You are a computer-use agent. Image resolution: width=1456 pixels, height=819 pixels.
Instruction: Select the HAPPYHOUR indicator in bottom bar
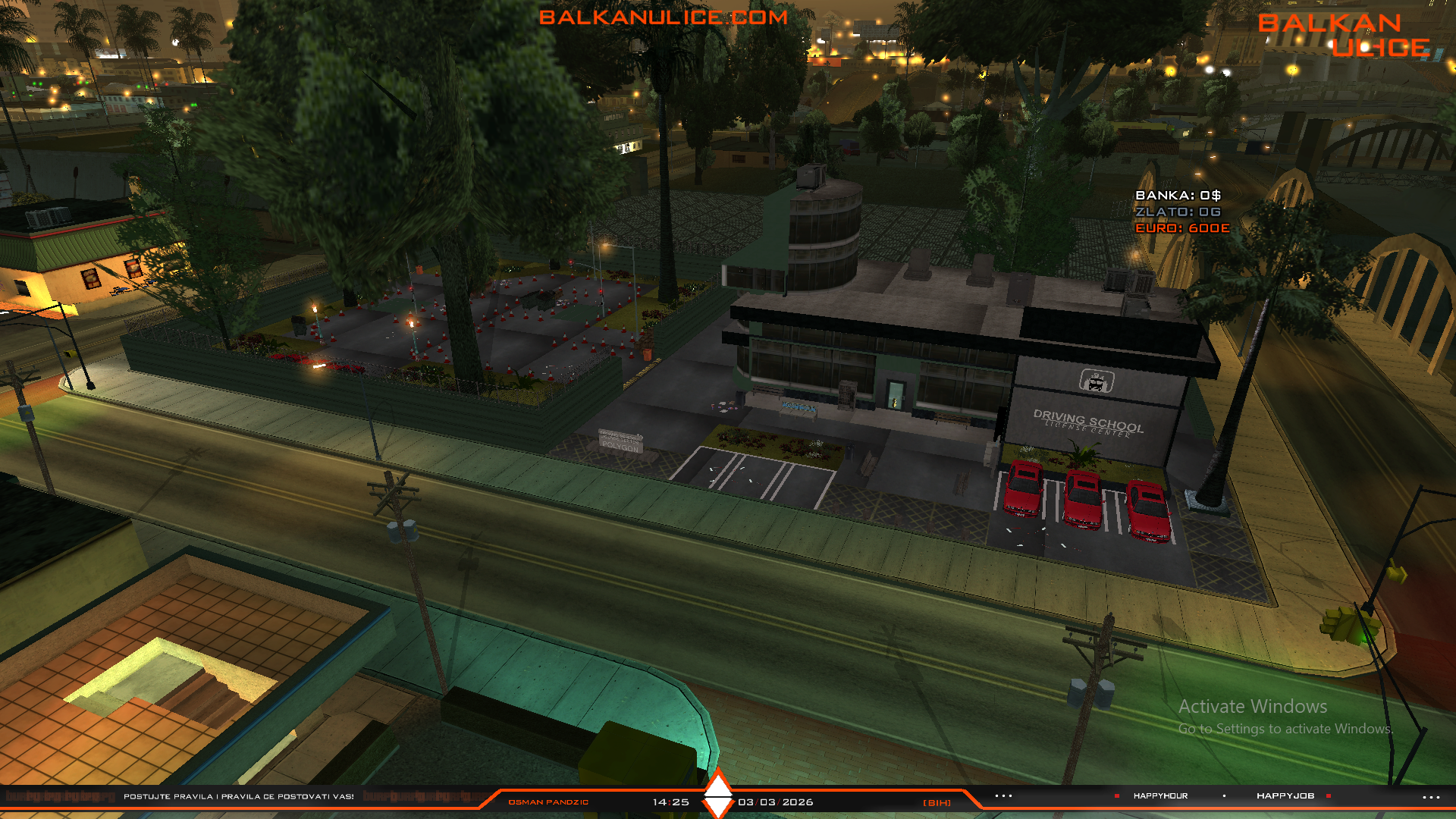(1160, 795)
